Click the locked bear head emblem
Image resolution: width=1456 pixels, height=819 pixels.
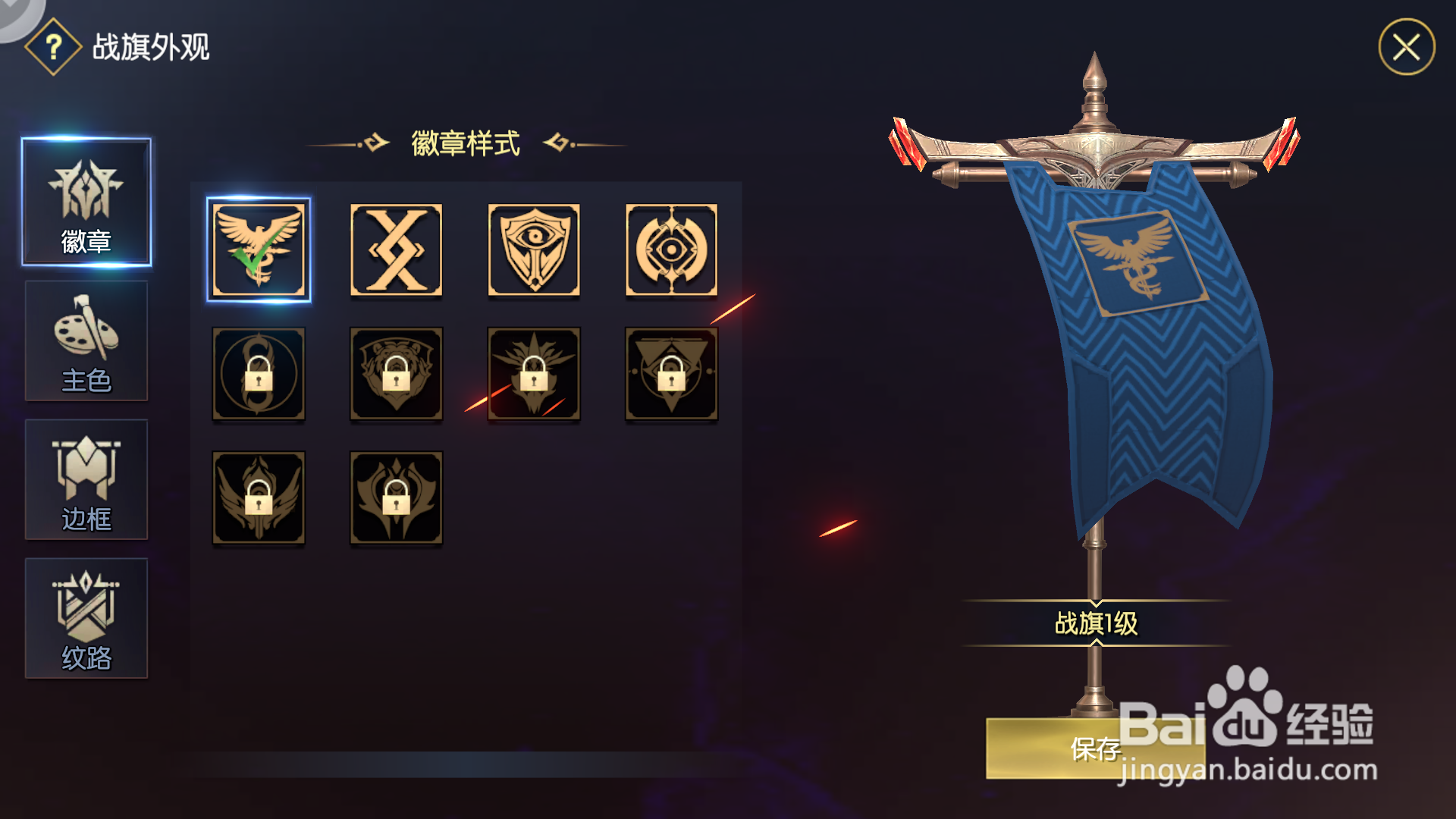pos(396,373)
